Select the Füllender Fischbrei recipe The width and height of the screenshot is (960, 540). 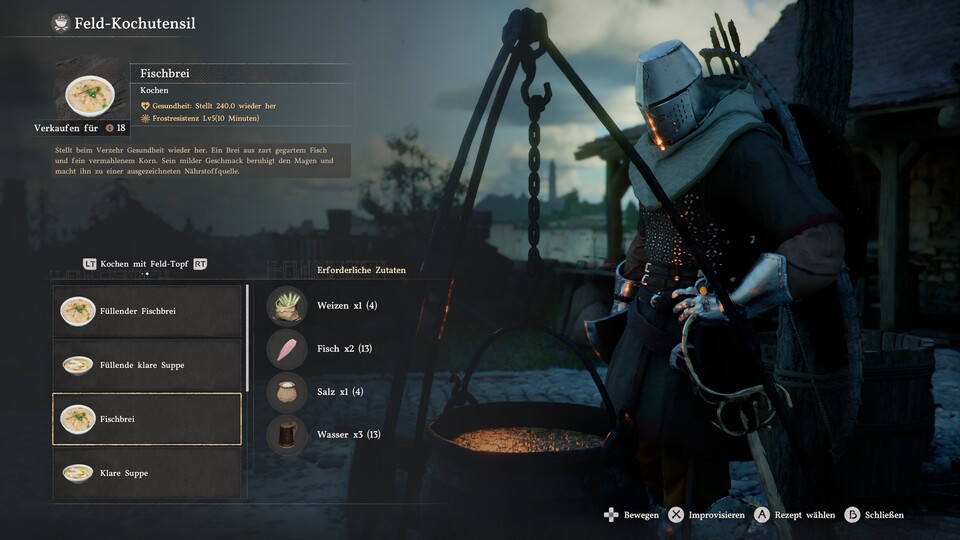[x=147, y=311]
